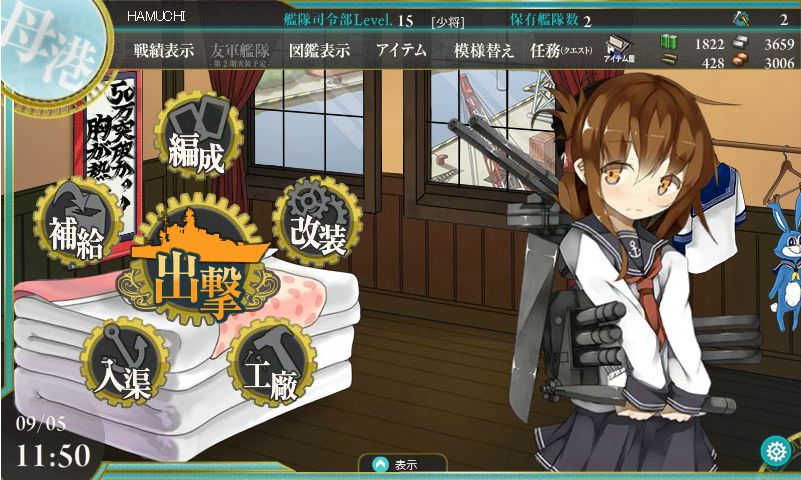Open settings with the teal gear icon
Image resolution: width=801 pixels, height=480 pixels.
pos(775,452)
